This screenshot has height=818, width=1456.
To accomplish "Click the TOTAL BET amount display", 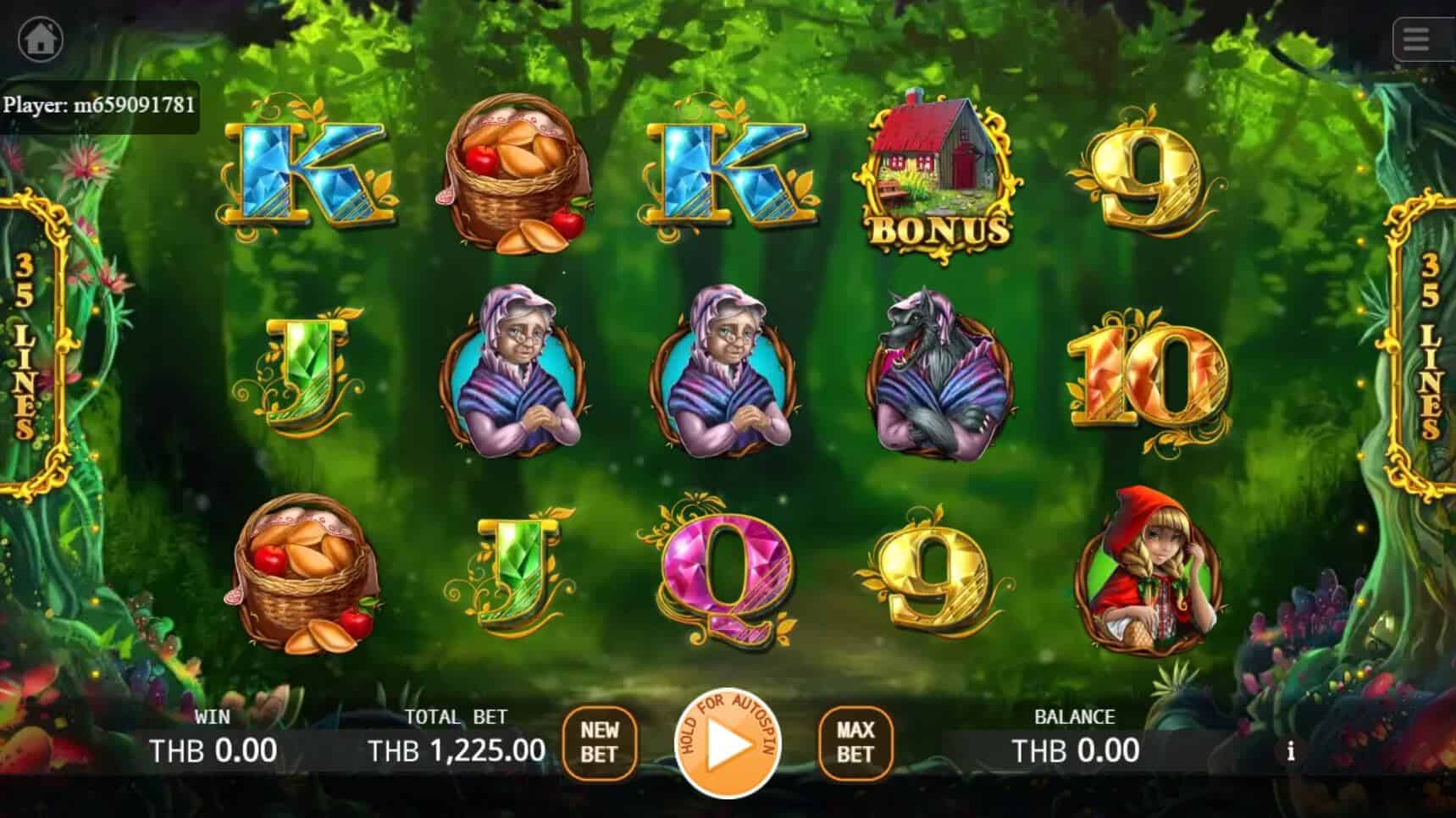I will (x=456, y=749).
